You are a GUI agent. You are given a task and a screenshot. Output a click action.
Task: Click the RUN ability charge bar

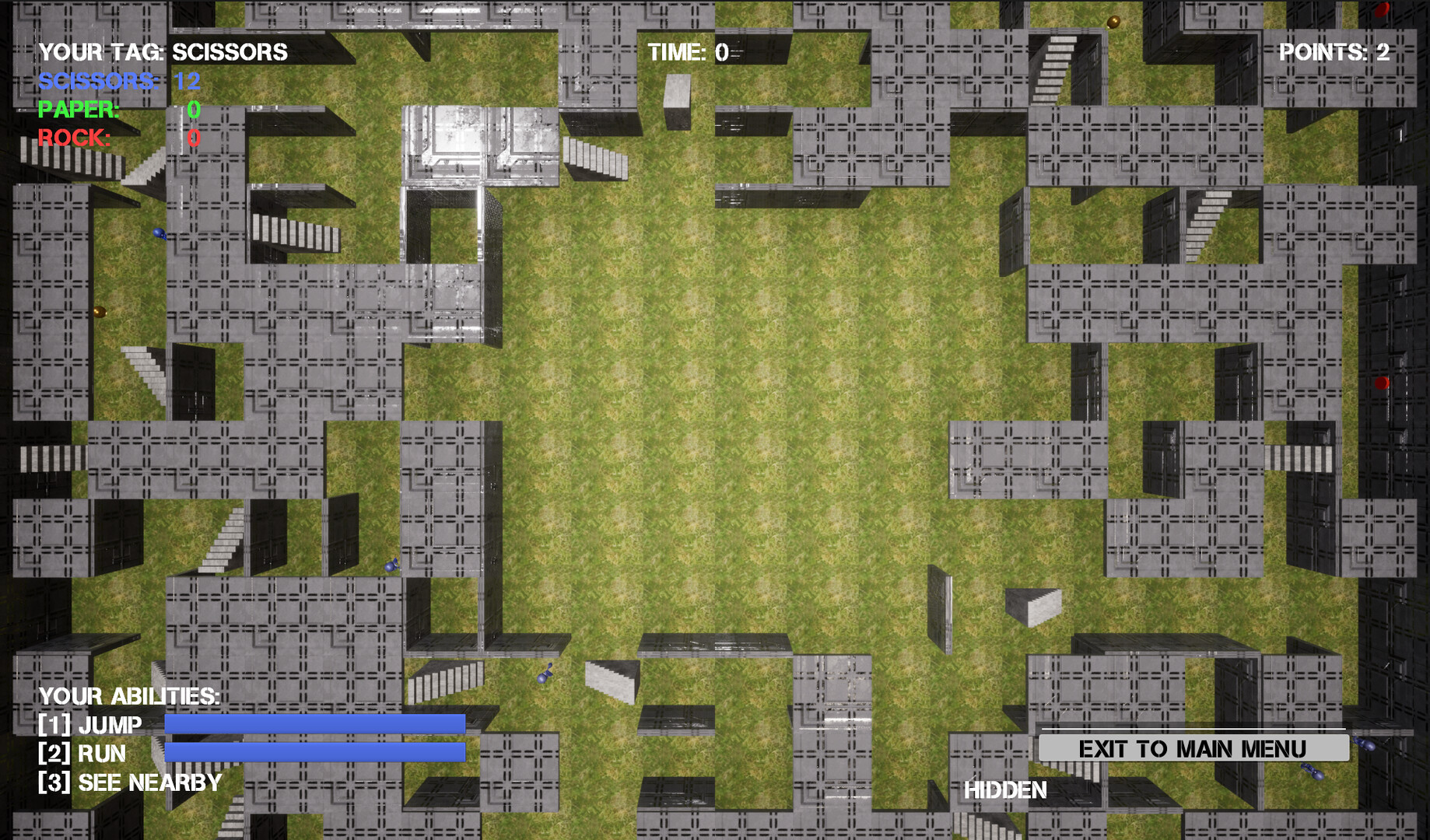point(314,754)
